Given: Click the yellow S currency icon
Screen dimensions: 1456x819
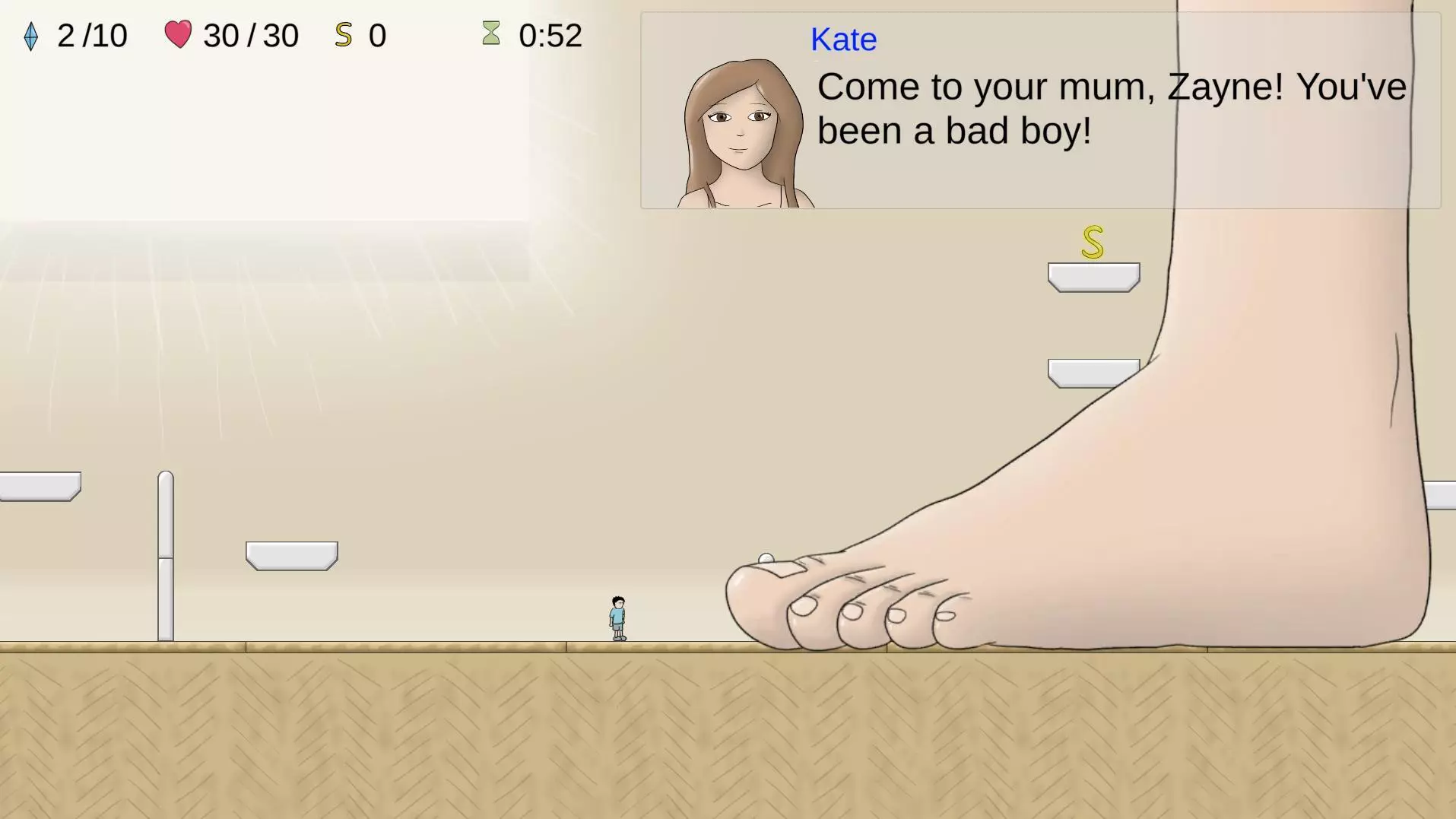Looking at the screenshot, I should [344, 34].
